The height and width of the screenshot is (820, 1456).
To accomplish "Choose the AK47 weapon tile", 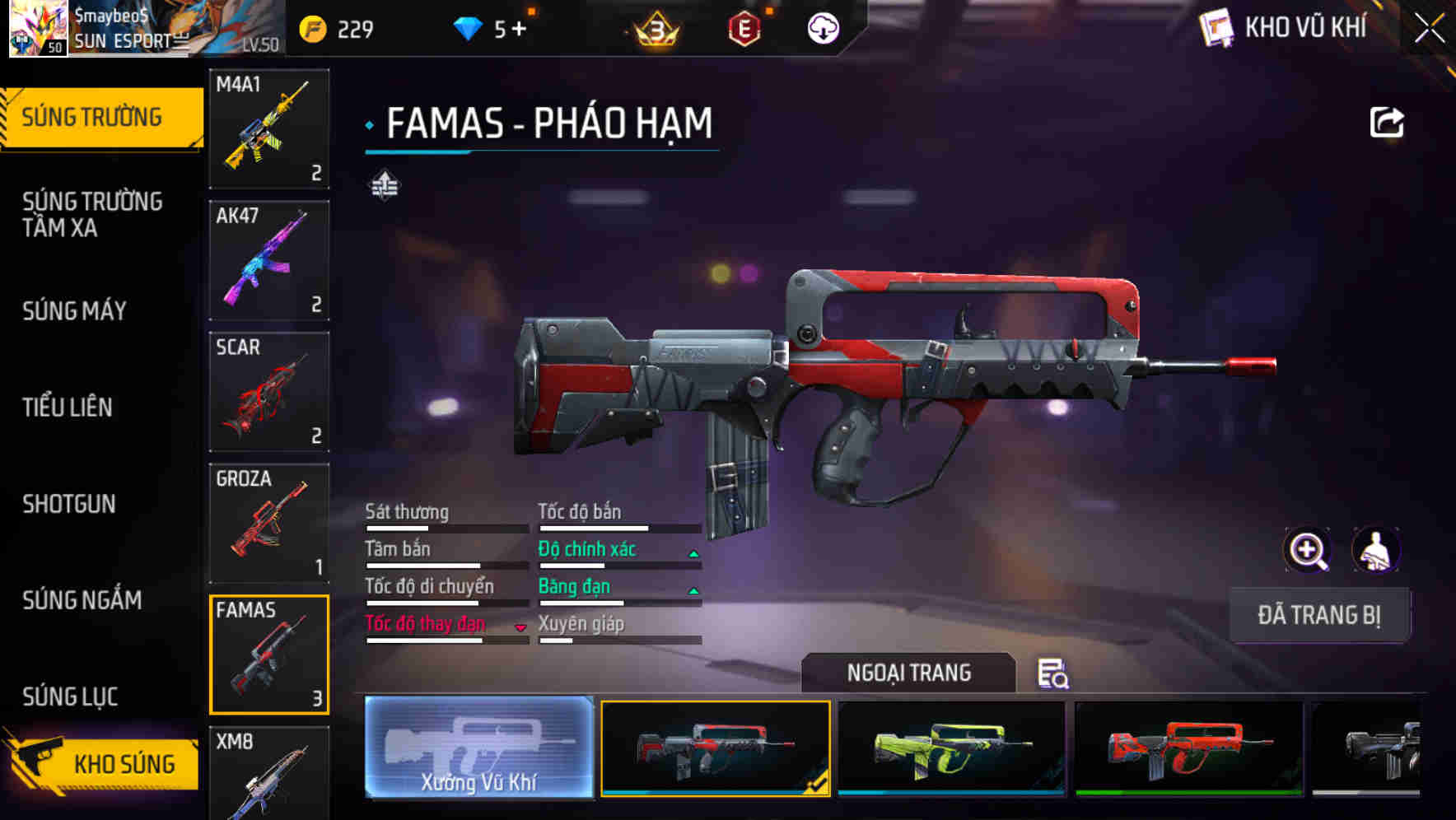I will 269,260.
